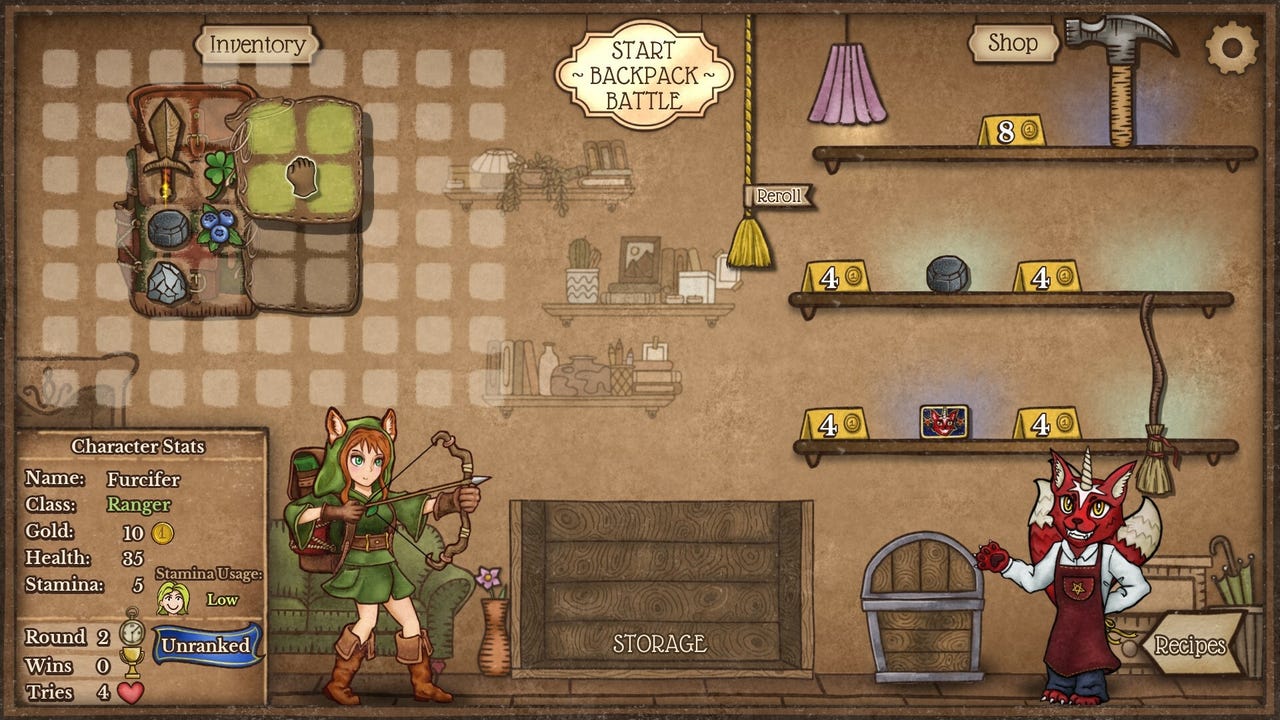Start the Backpack Battle
1280x720 pixels.
pos(645,74)
